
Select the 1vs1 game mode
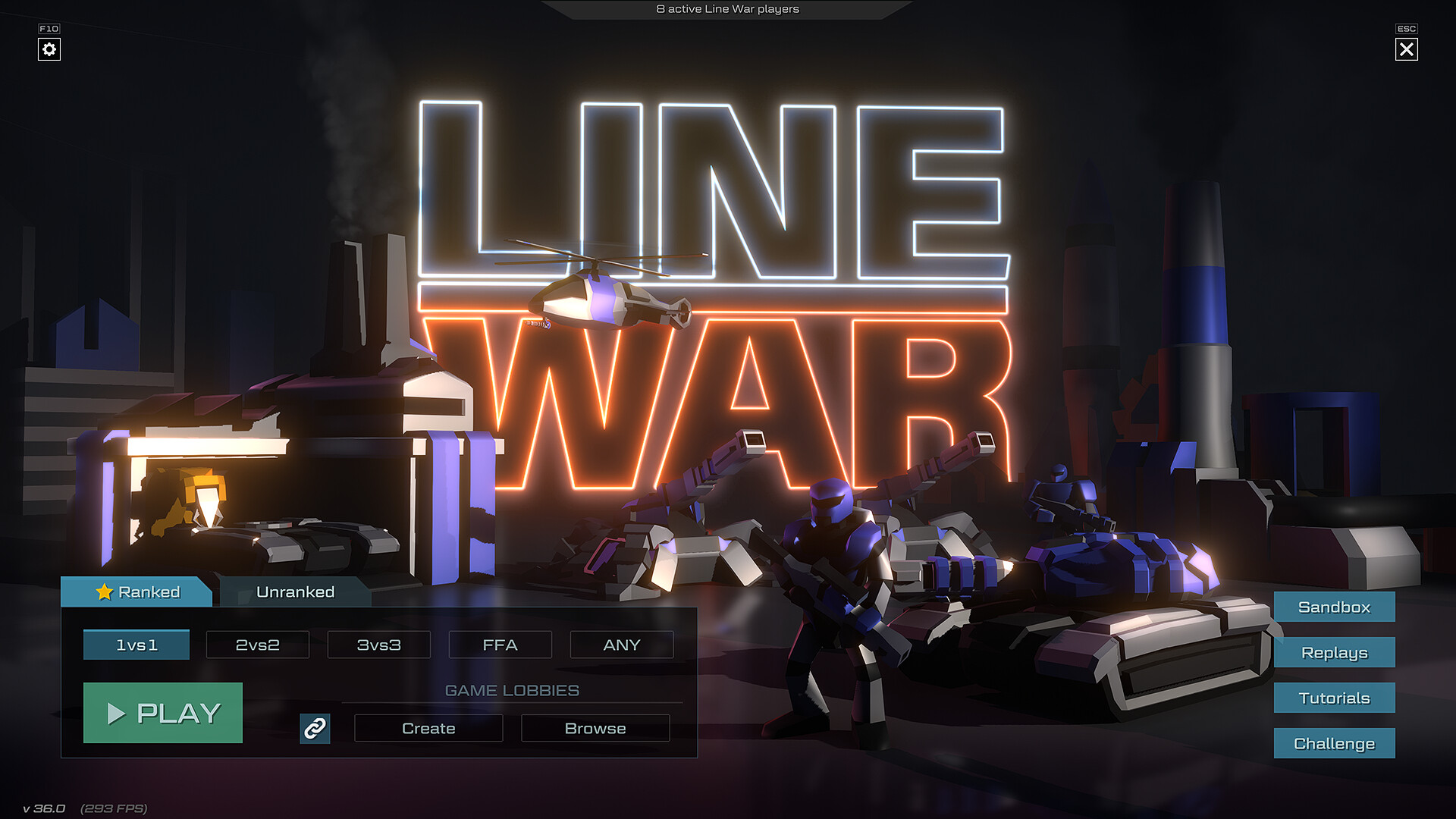point(136,645)
